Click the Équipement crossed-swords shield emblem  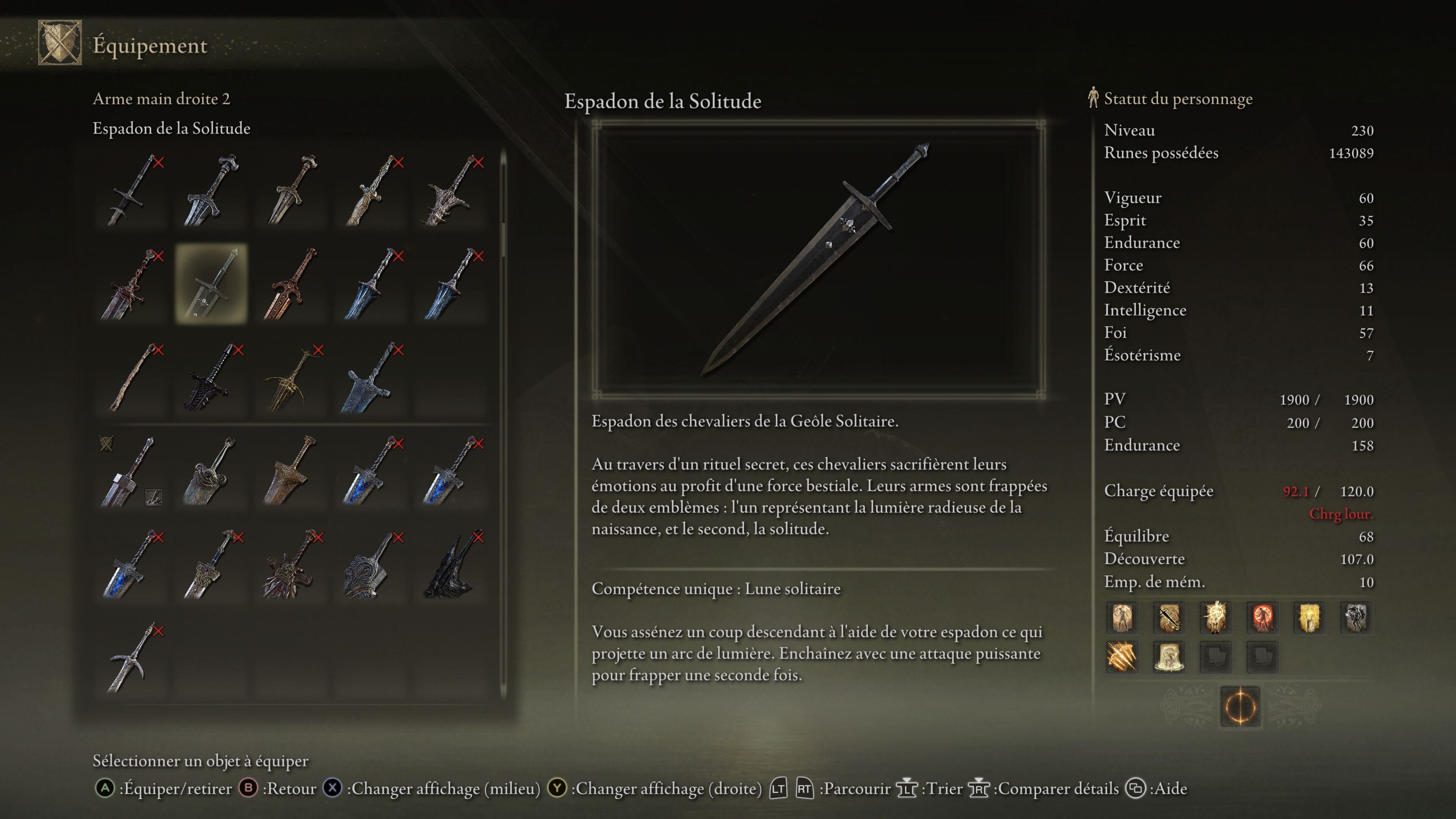[x=60, y=43]
